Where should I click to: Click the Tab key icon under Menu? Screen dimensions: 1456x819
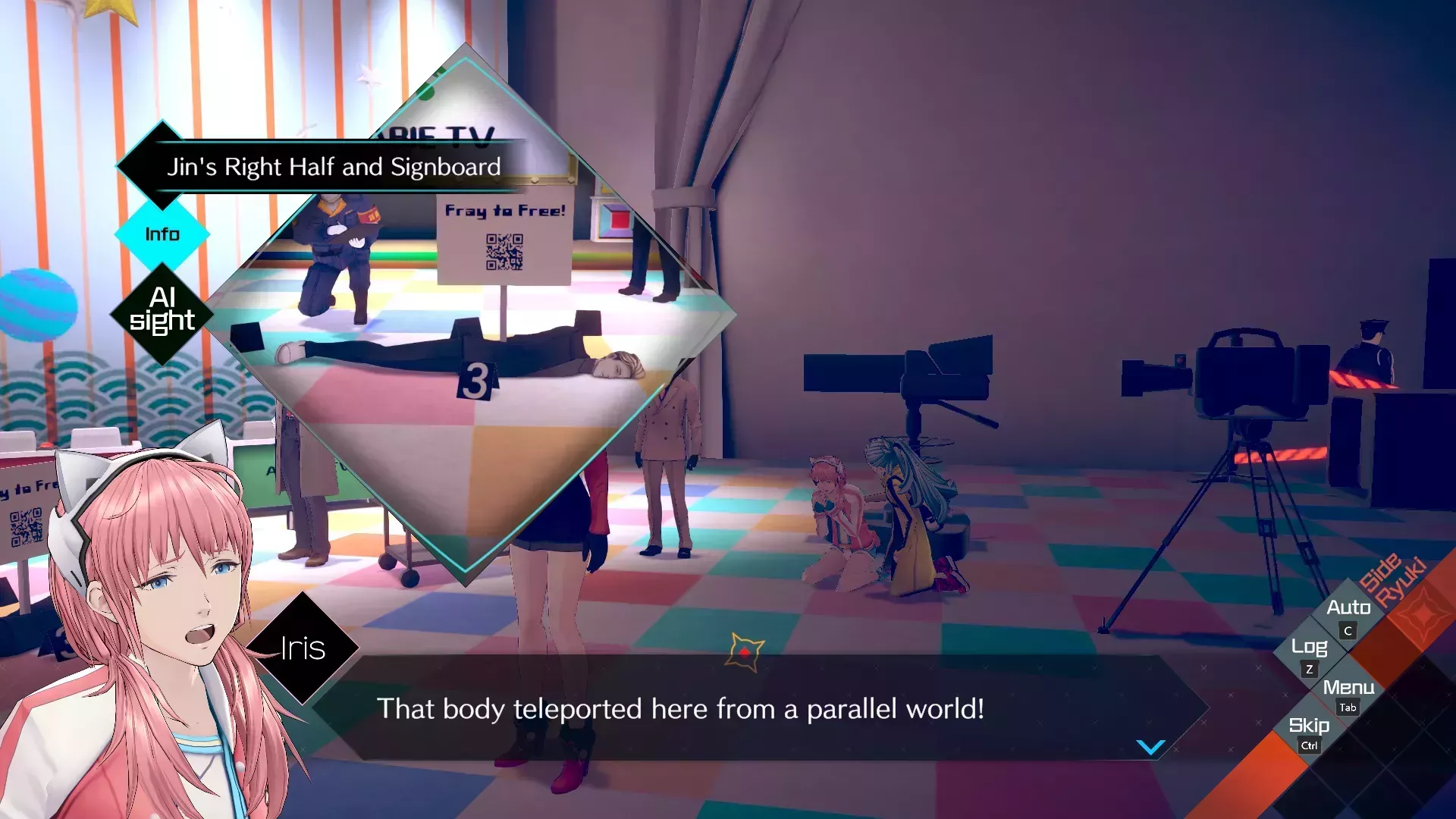pyautogui.click(x=1347, y=709)
